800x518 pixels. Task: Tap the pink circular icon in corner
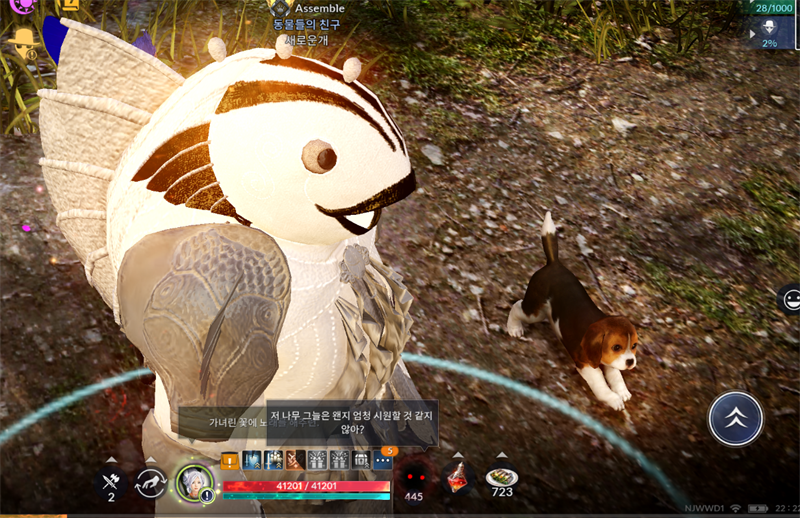tap(21, 6)
